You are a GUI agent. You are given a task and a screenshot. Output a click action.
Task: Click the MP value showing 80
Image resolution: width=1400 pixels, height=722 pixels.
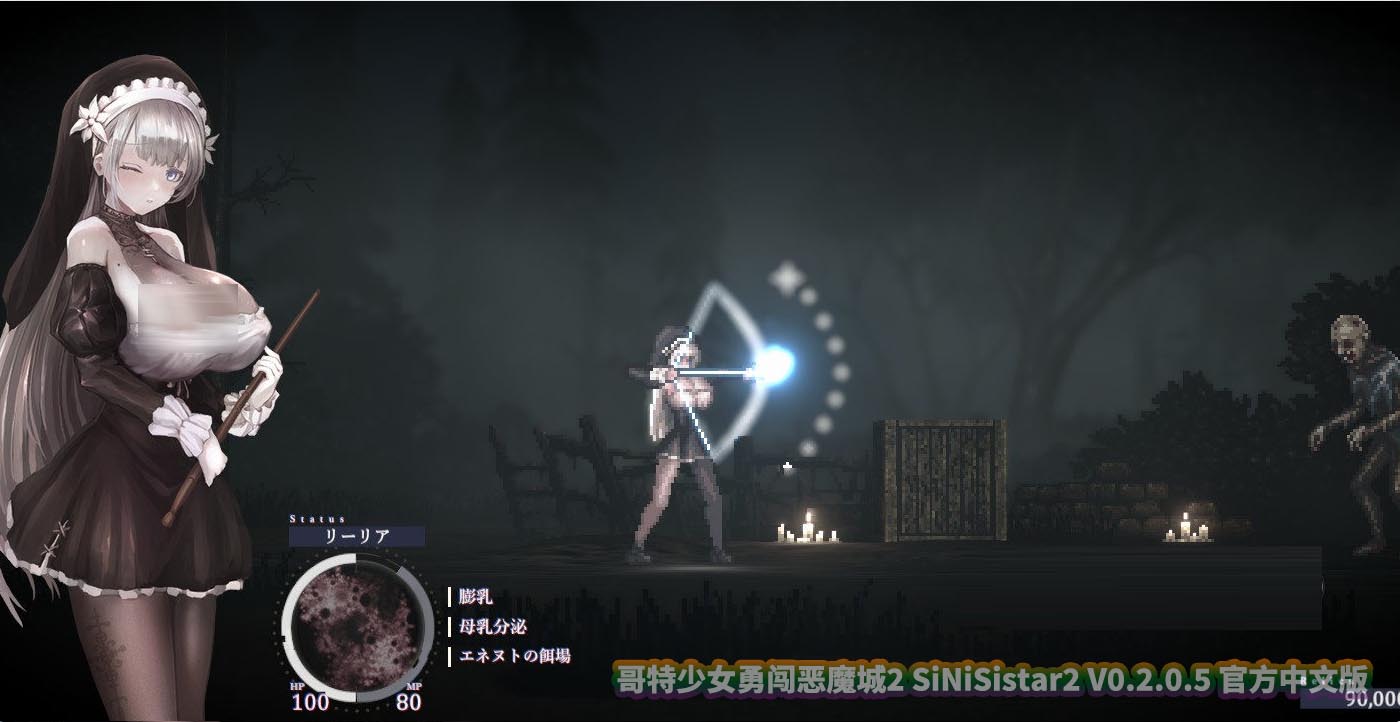tap(405, 705)
